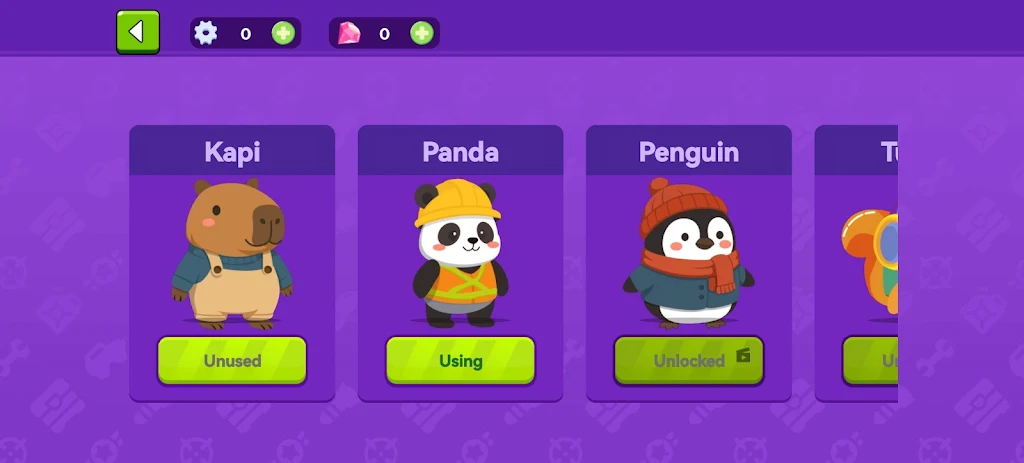The image size is (1024, 463).
Task: Click the Panda's Using button
Action: 460,360
